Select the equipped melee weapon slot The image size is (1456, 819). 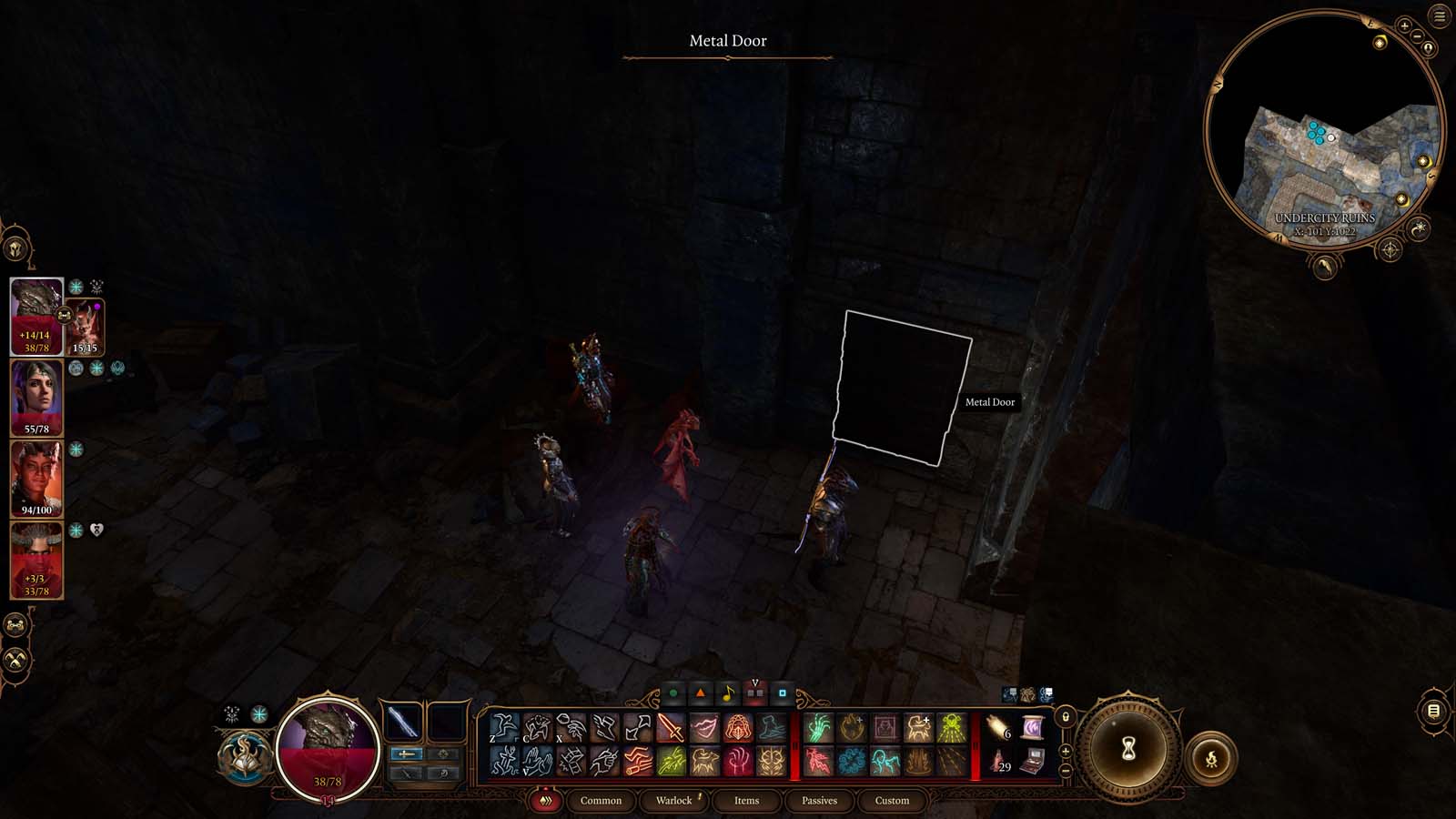pos(402,721)
